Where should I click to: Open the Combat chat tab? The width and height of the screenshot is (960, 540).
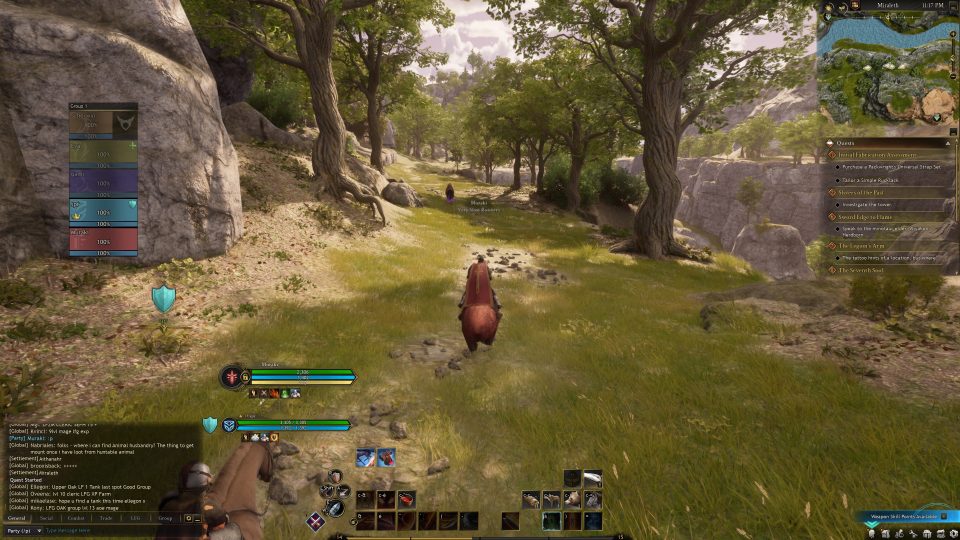click(76, 518)
